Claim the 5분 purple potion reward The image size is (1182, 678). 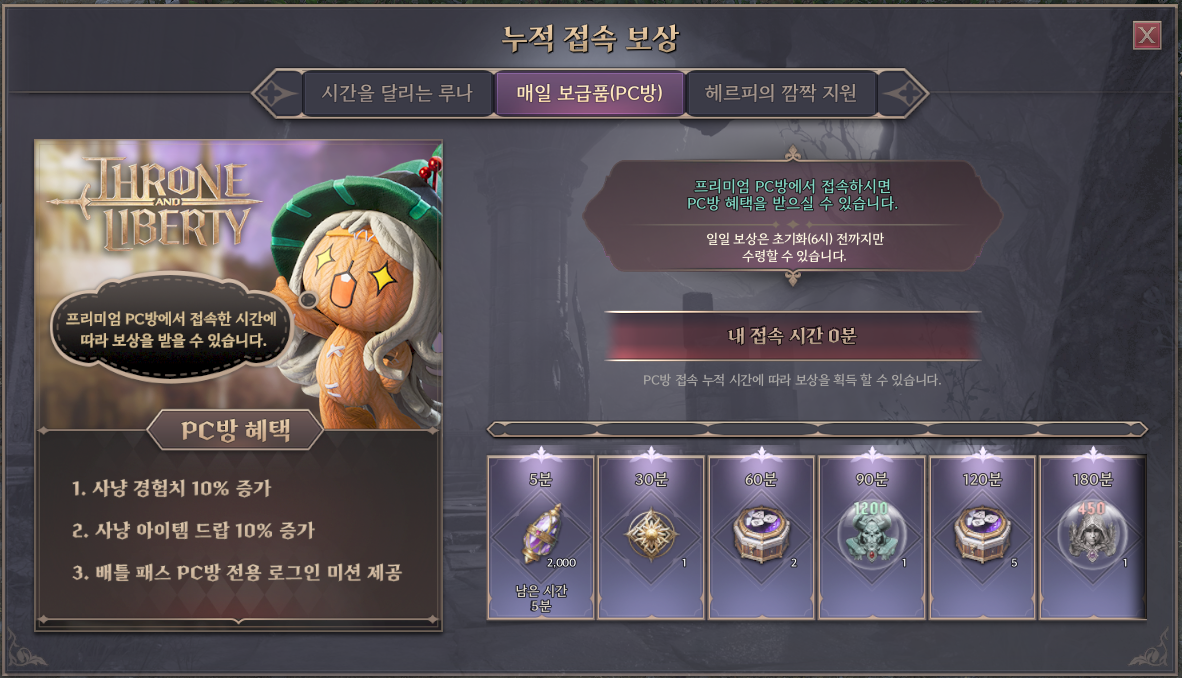click(541, 537)
